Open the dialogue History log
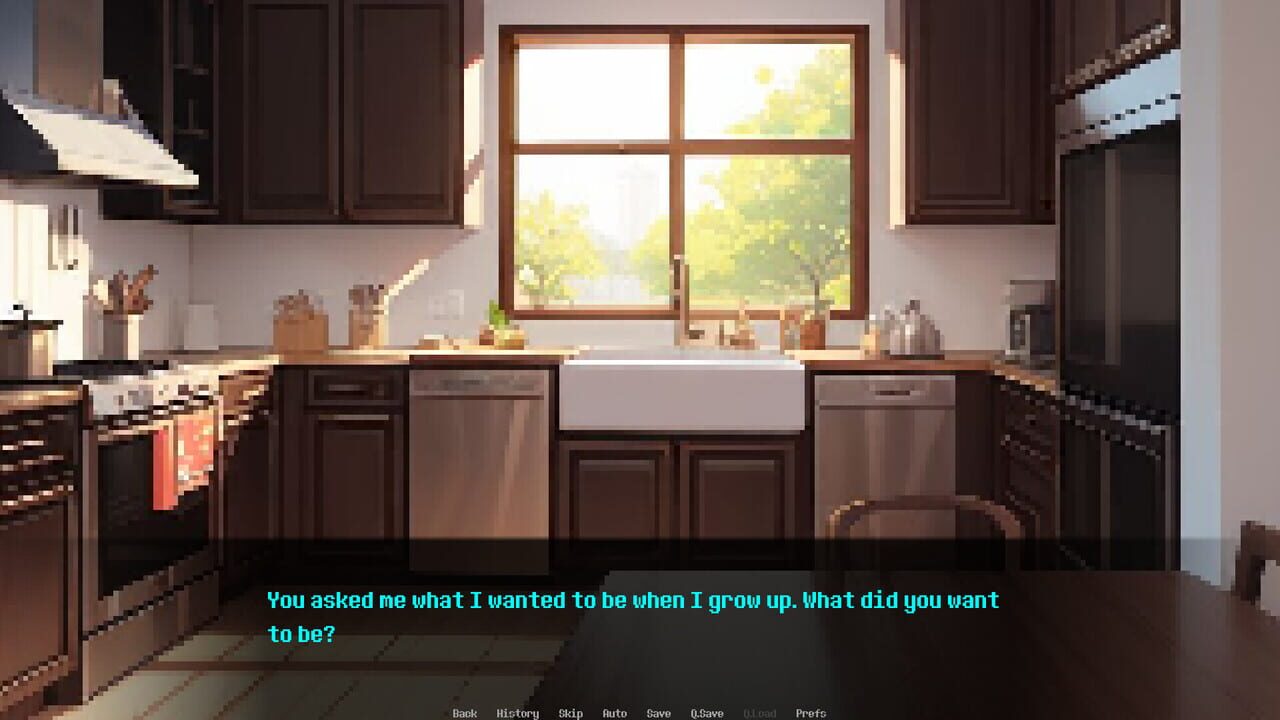The image size is (1280, 720). pos(516,713)
